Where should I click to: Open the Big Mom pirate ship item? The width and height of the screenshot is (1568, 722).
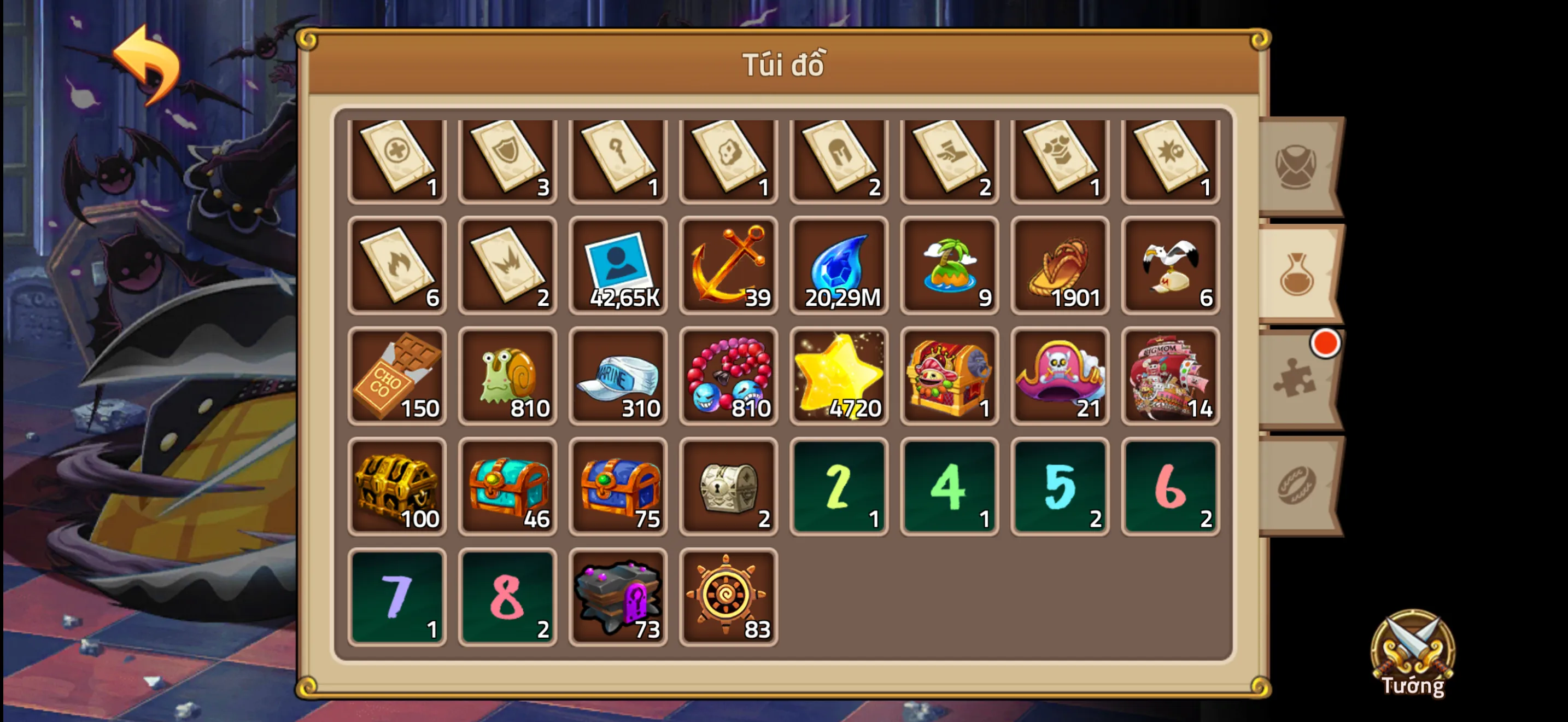click(1172, 376)
